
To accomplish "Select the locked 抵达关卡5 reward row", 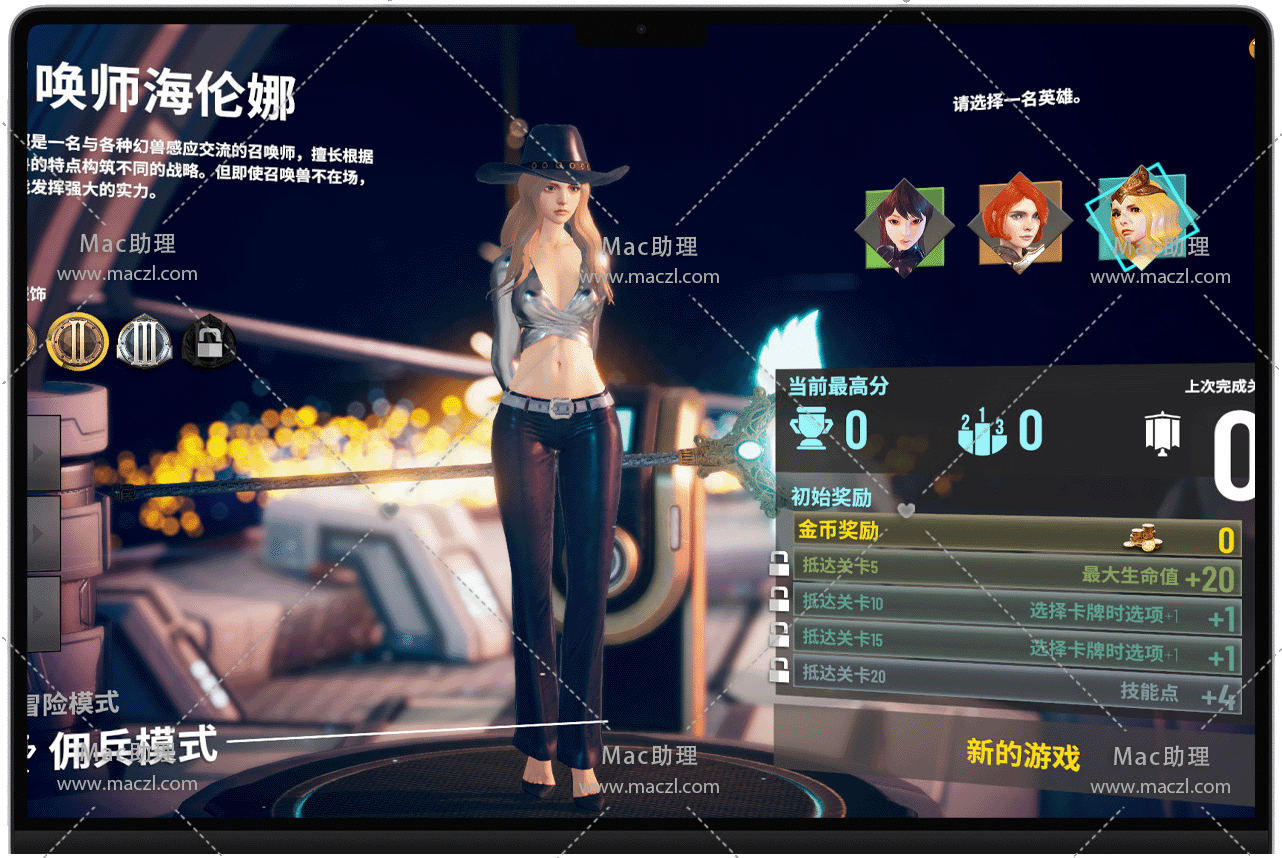I will pyautogui.click(x=1015, y=571).
